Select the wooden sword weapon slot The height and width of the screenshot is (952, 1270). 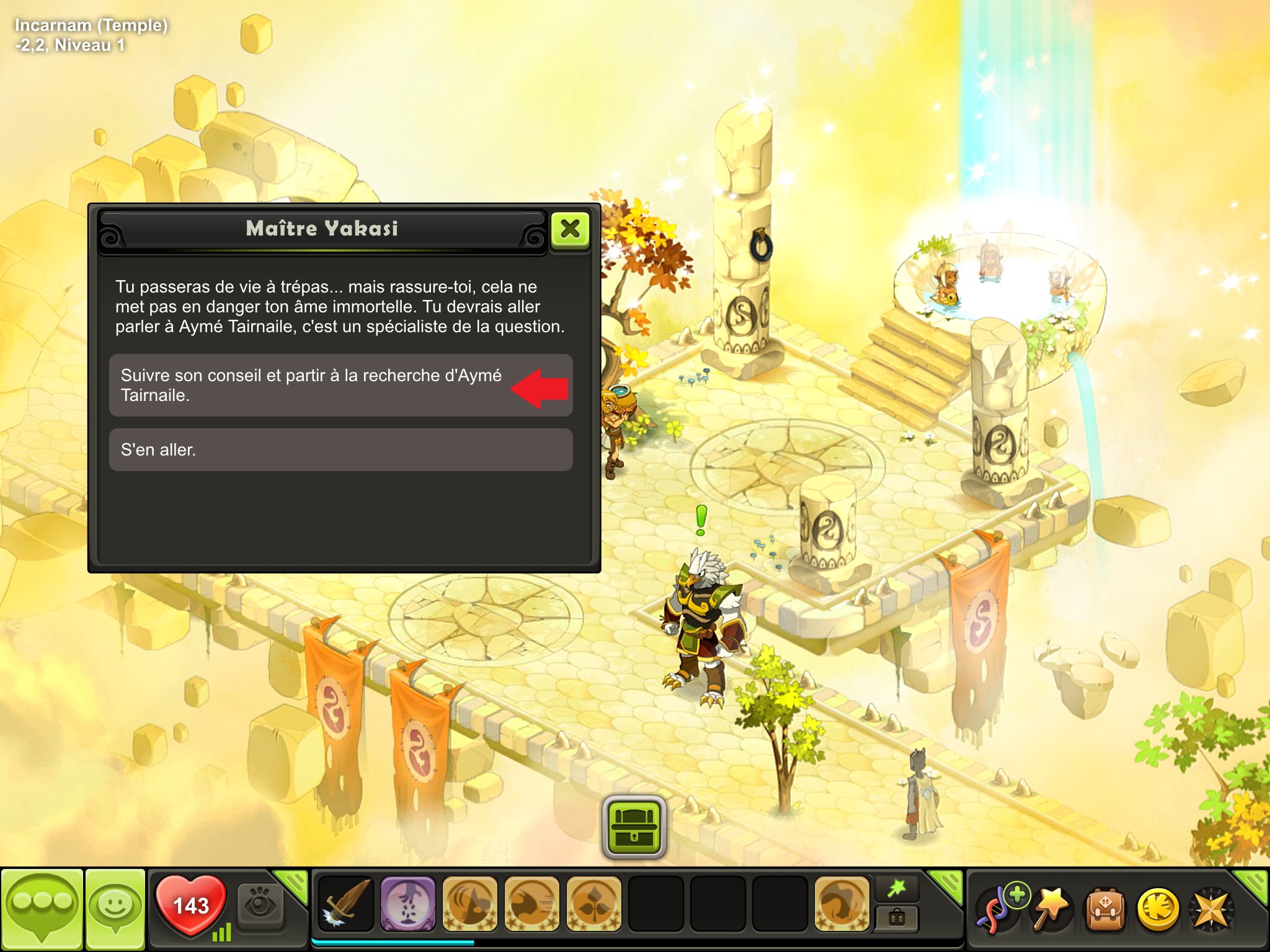coord(345,904)
